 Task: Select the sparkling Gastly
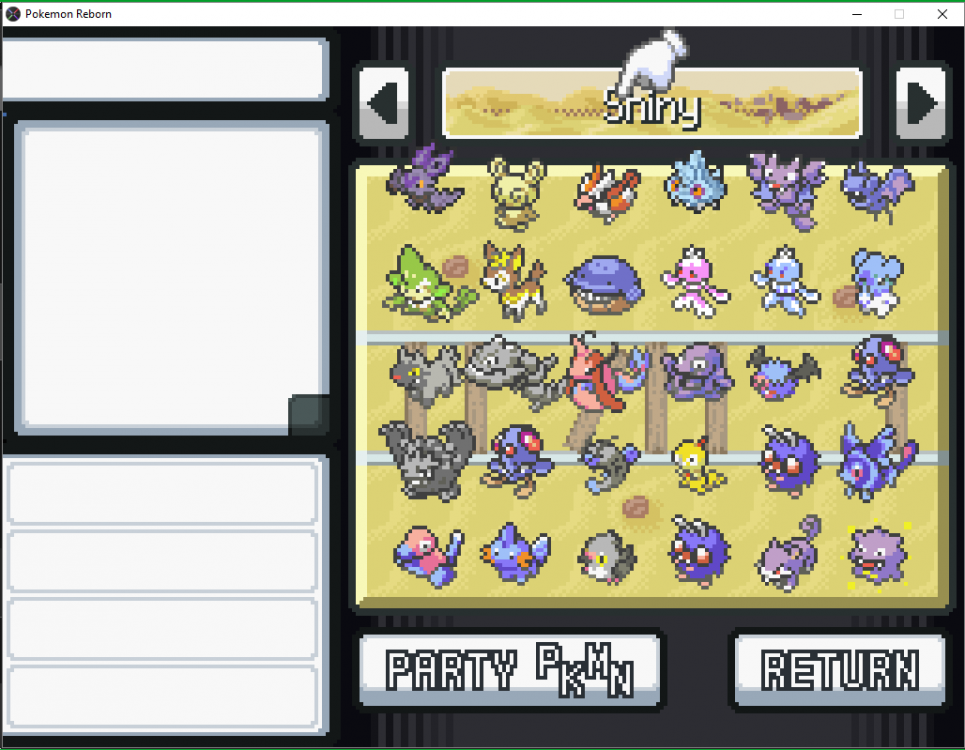click(x=877, y=554)
